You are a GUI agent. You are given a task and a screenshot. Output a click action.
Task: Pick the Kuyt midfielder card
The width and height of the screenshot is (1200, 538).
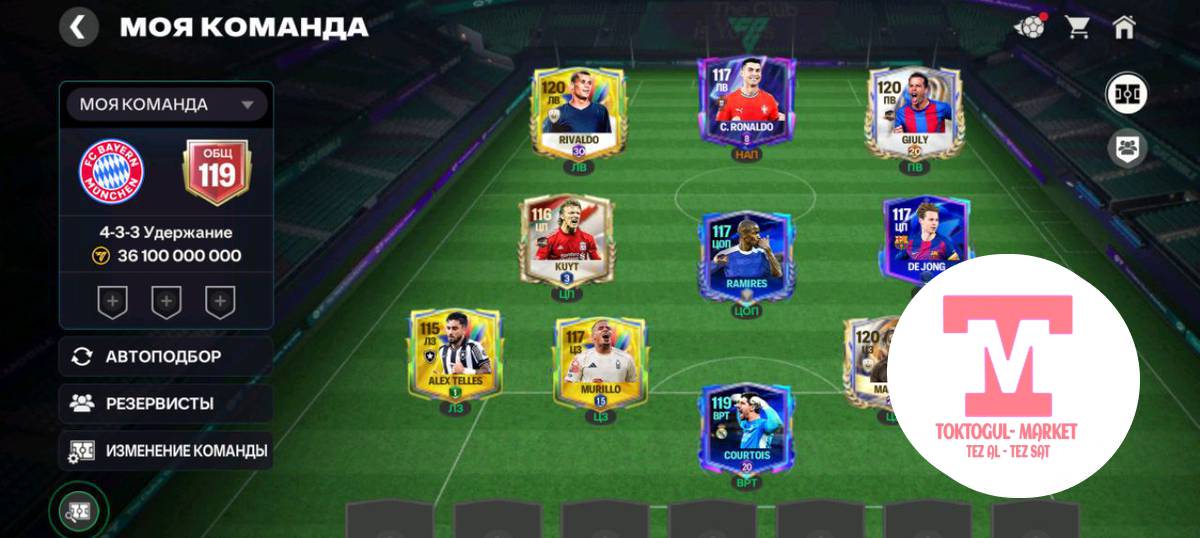point(566,241)
